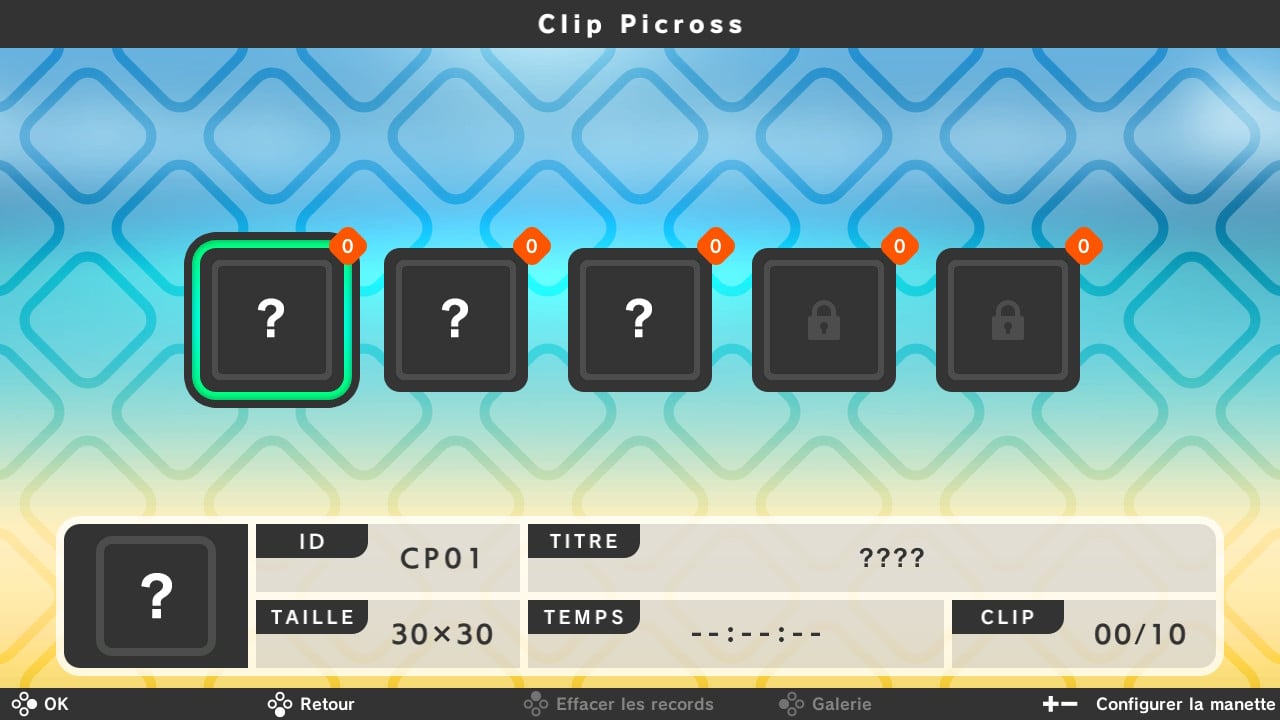The height and width of the screenshot is (720, 1280).
Task: Select the first unsolved Clip Picross puzzle
Action: (x=272, y=319)
